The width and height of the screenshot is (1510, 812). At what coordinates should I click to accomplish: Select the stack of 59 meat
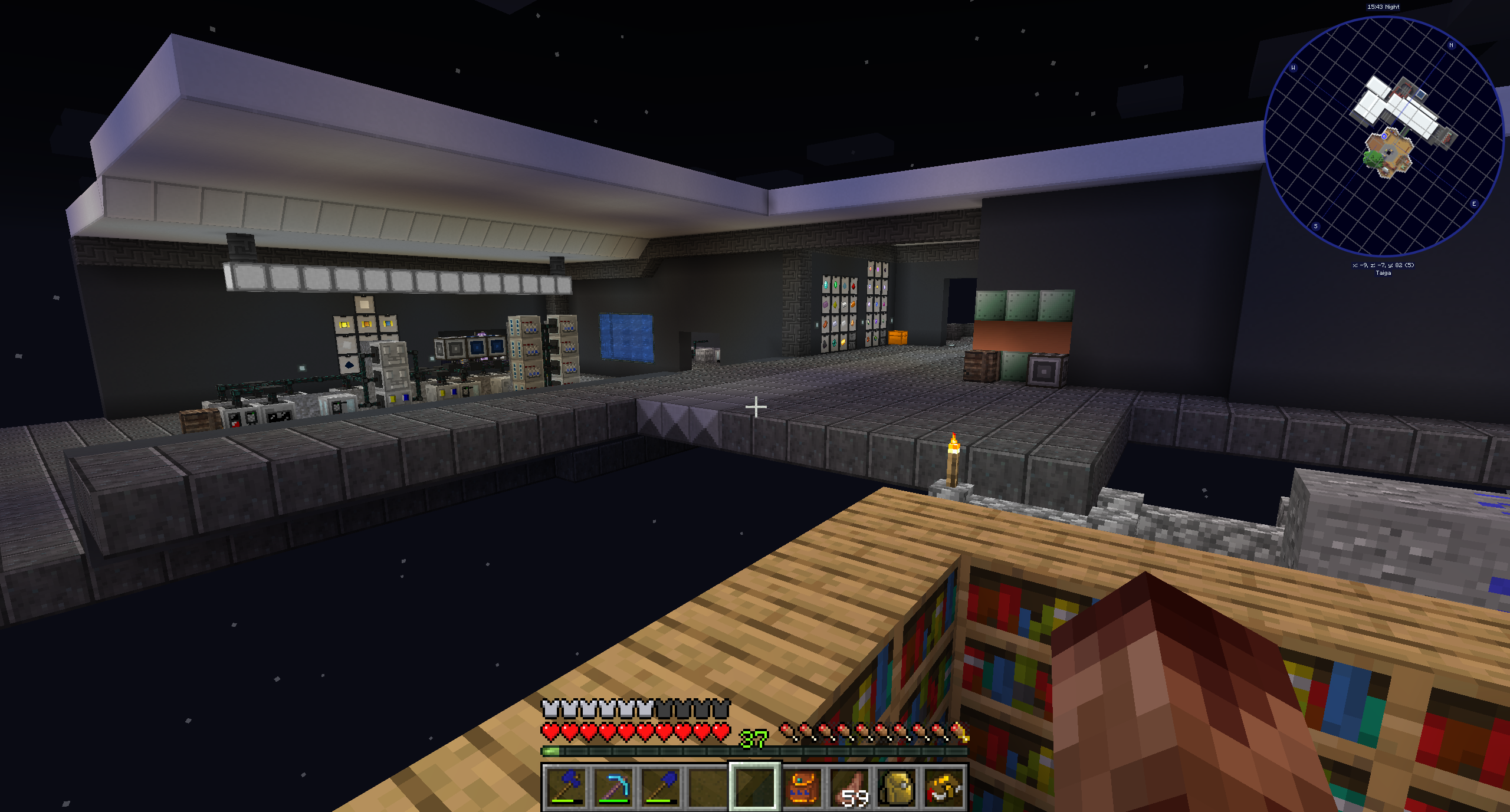tap(849, 787)
